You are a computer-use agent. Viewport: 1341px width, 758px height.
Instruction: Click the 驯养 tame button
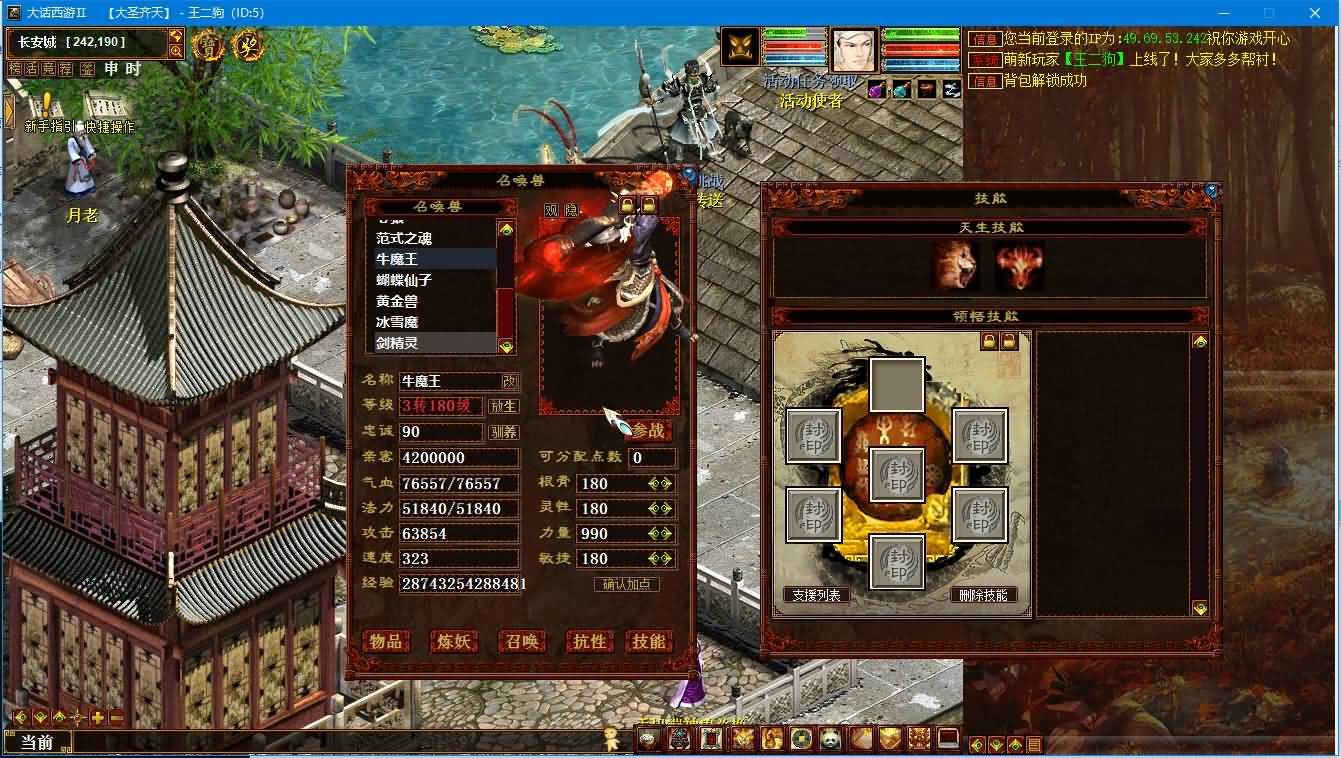click(503, 432)
